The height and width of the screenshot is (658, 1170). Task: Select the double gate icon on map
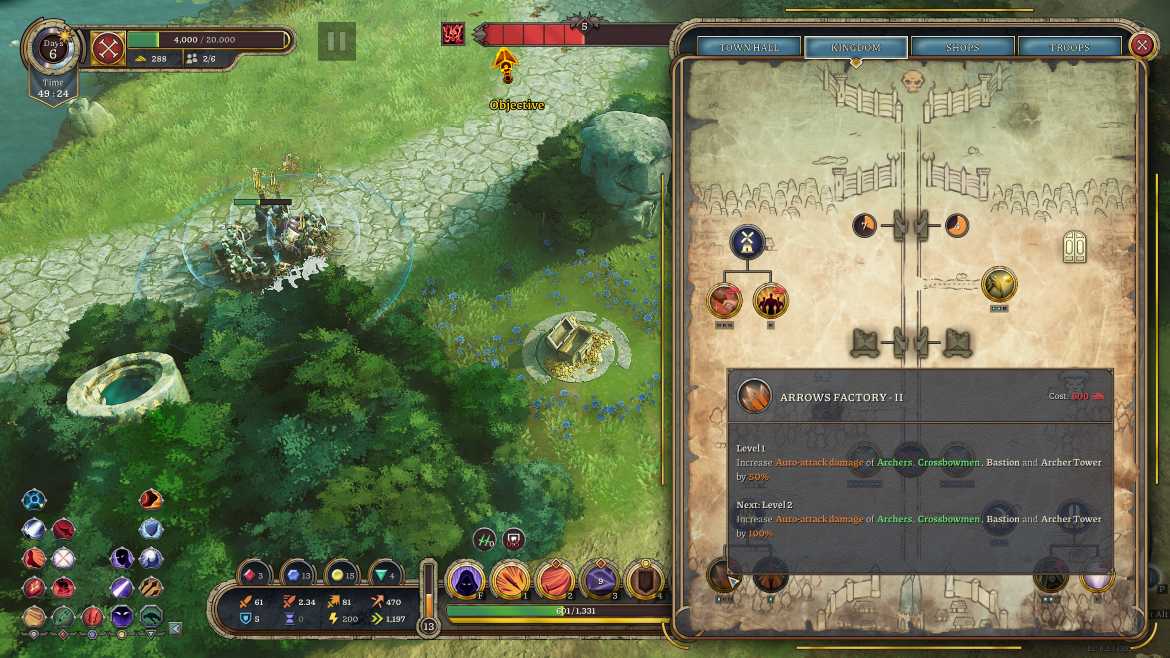coord(1076,246)
